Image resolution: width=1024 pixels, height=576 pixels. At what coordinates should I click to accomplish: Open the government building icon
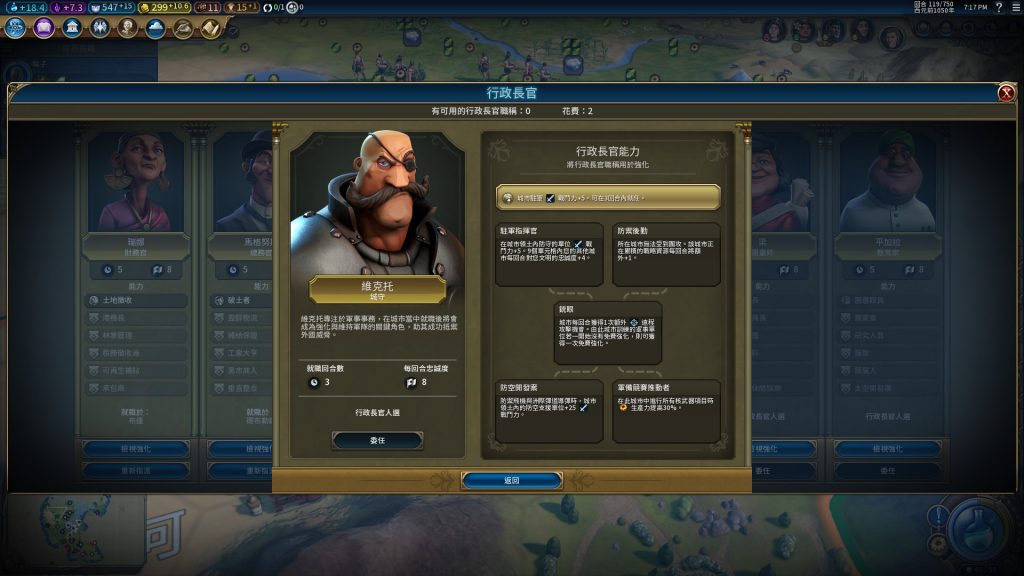72,28
